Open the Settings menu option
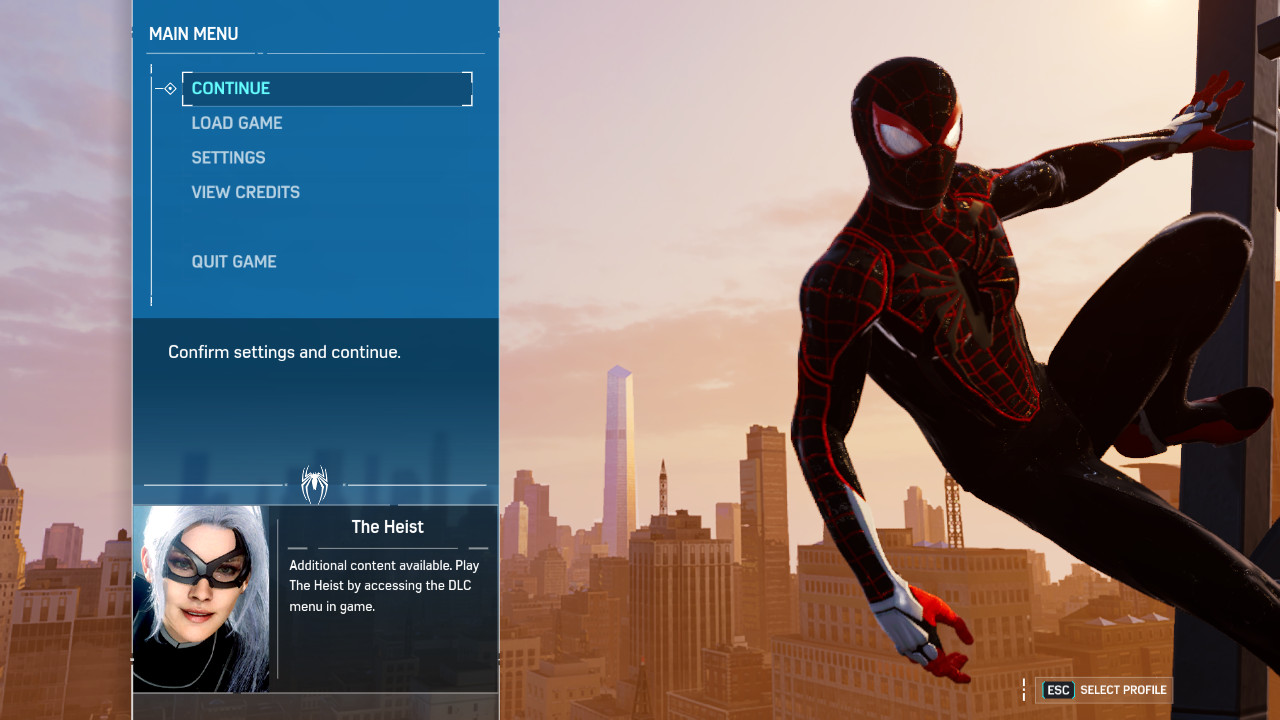The image size is (1280, 720). point(228,157)
